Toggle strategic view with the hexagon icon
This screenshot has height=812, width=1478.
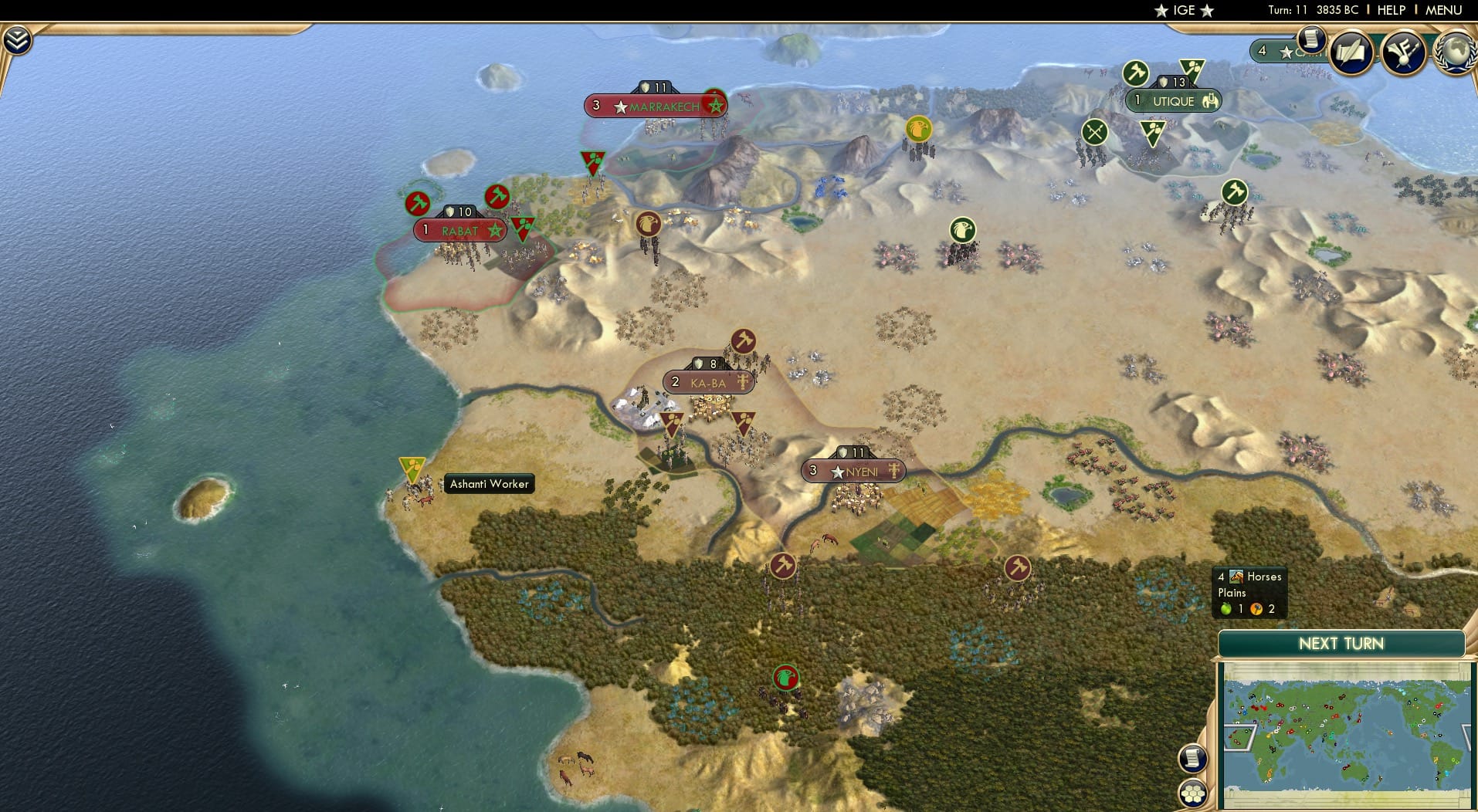click(x=1193, y=791)
